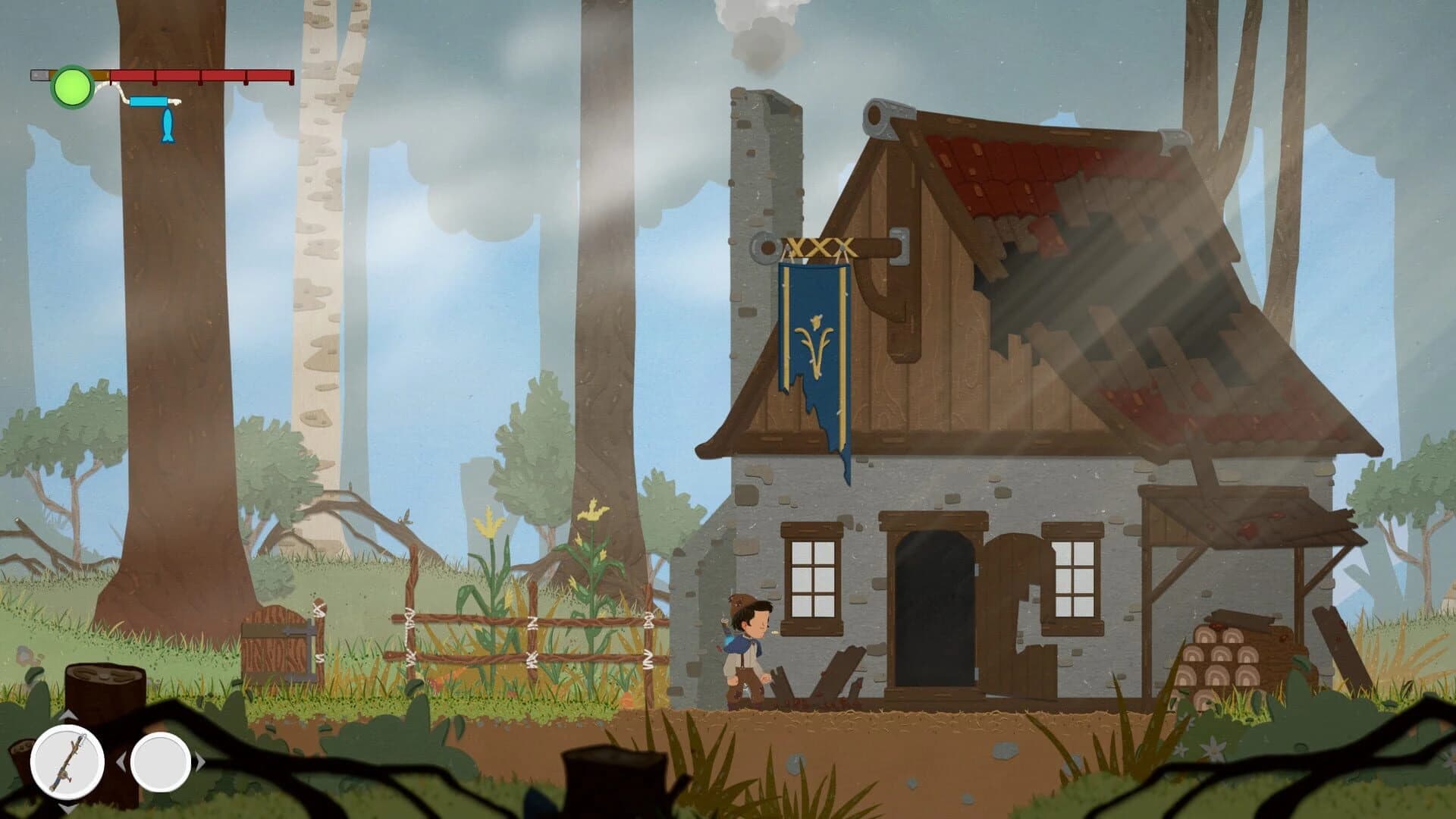Select the fishing rod item slot
Viewport: 1456px width, 819px height.
[67, 761]
